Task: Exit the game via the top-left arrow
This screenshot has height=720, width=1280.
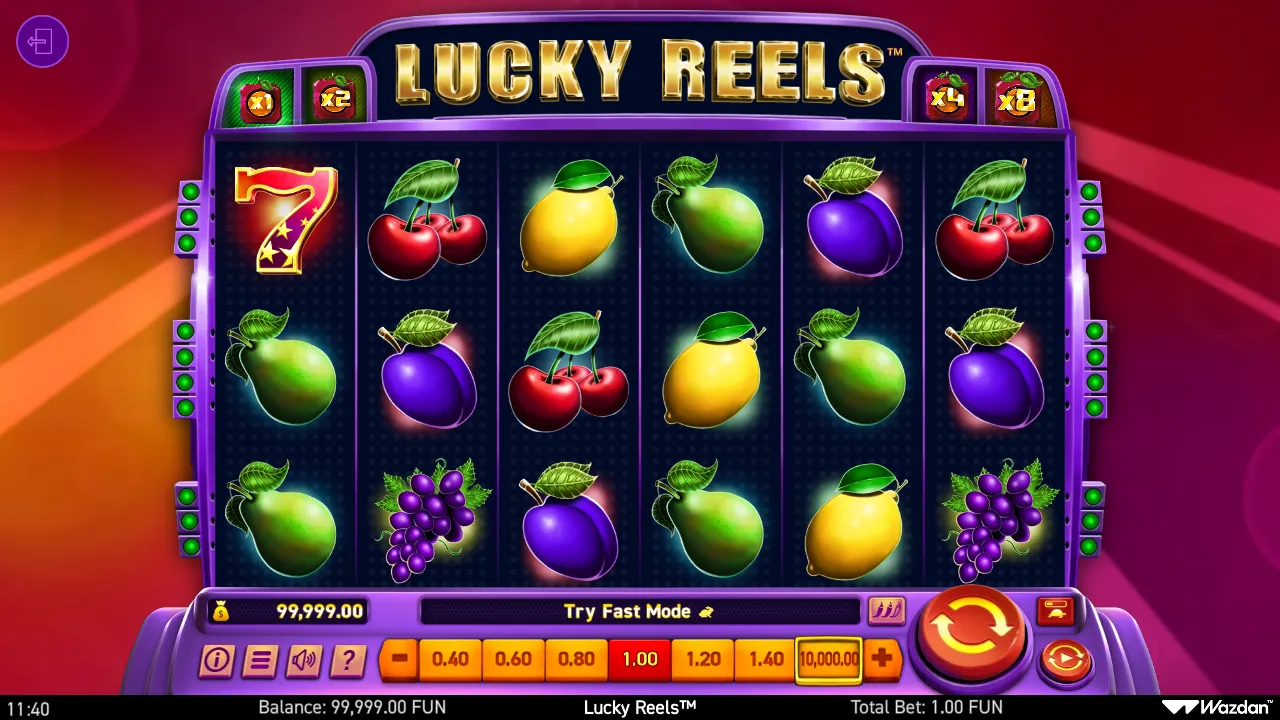Action: pyautogui.click(x=42, y=42)
